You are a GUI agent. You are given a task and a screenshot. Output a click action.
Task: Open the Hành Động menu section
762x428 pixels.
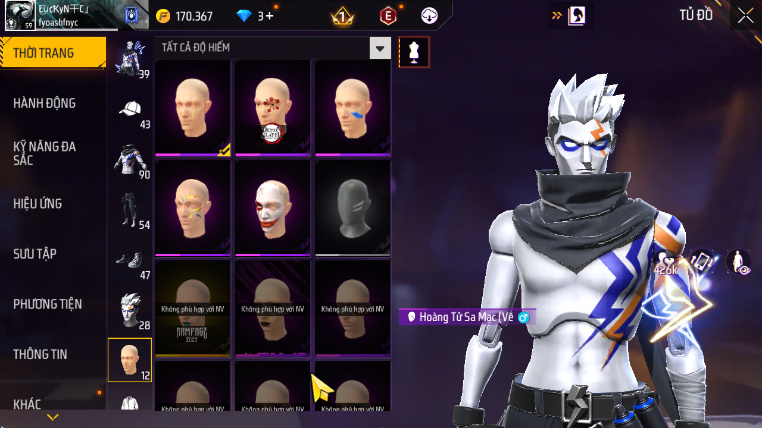point(45,103)
